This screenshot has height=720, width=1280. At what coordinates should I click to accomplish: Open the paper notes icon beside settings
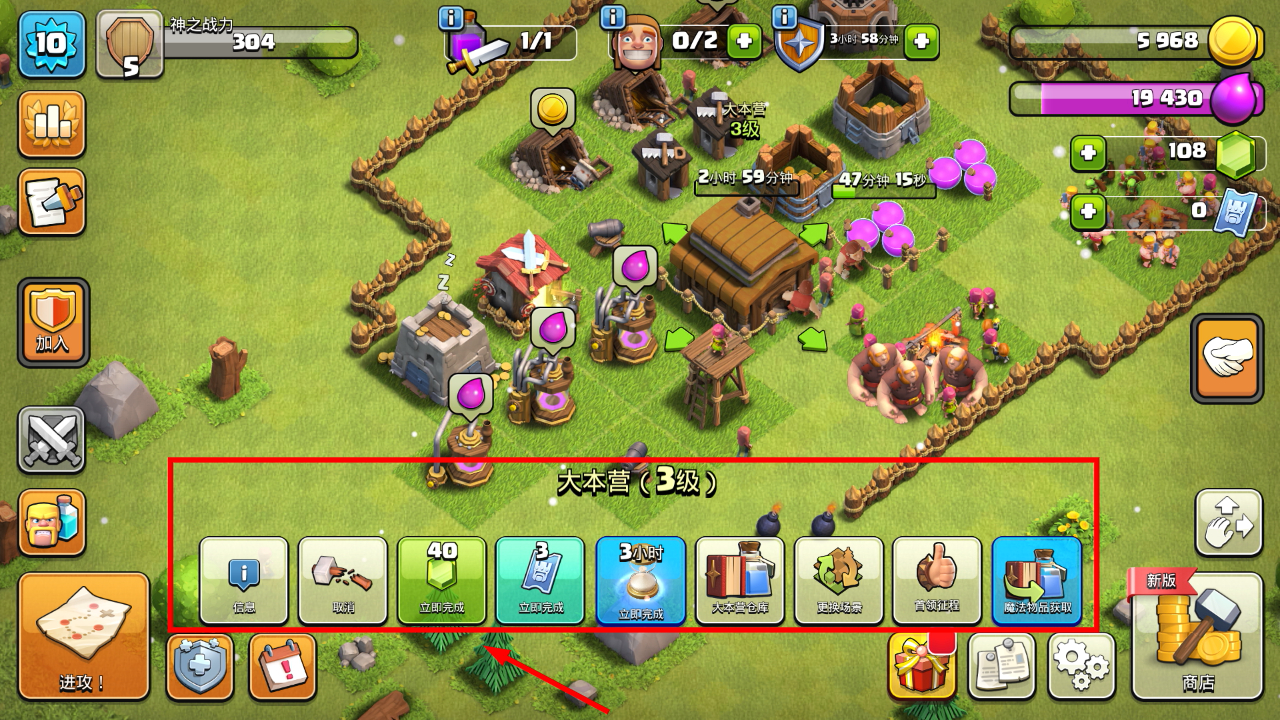1001,666
